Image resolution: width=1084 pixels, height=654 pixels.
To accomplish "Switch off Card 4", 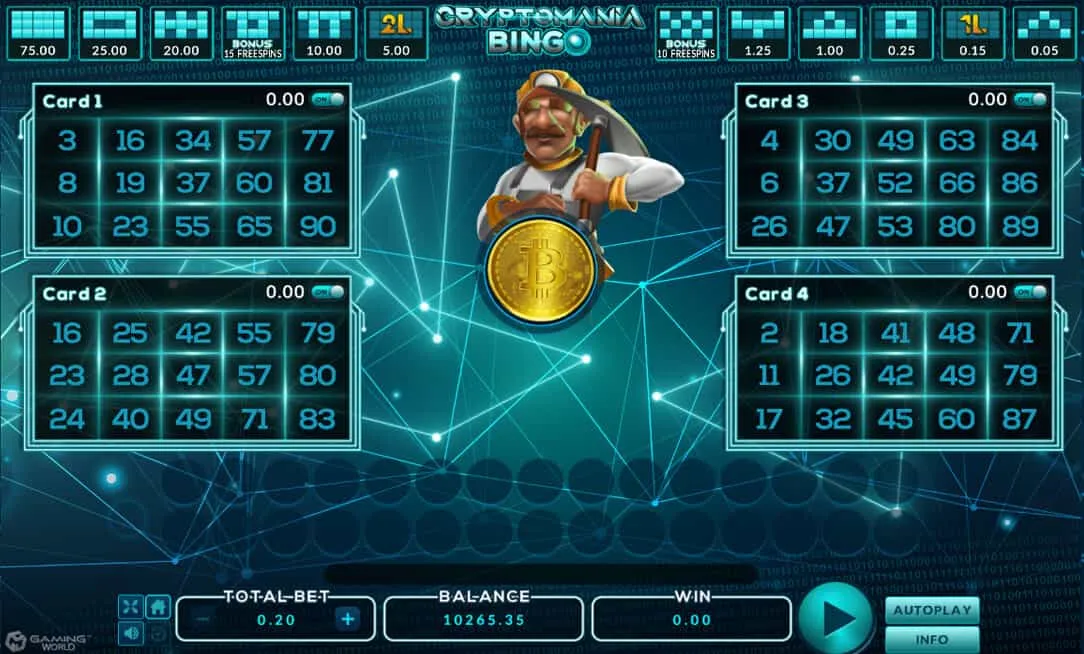I will [x=1030, y=292].
